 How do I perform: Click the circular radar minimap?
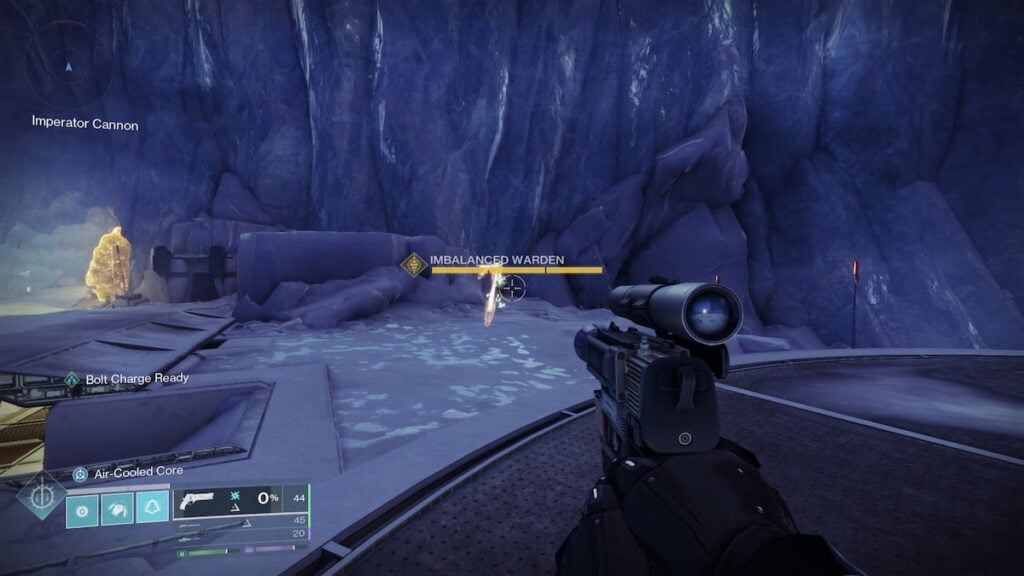[68, 66]
